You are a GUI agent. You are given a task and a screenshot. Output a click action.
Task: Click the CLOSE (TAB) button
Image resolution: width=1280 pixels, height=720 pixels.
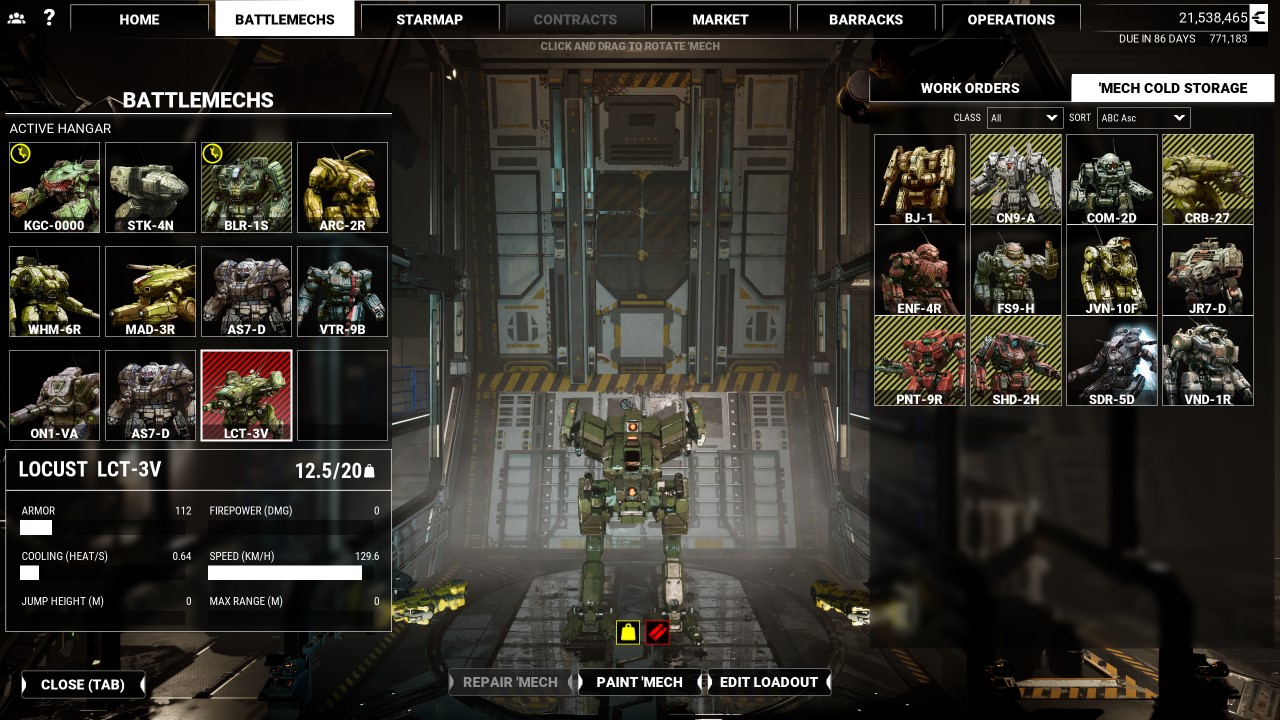coord(83,685)
